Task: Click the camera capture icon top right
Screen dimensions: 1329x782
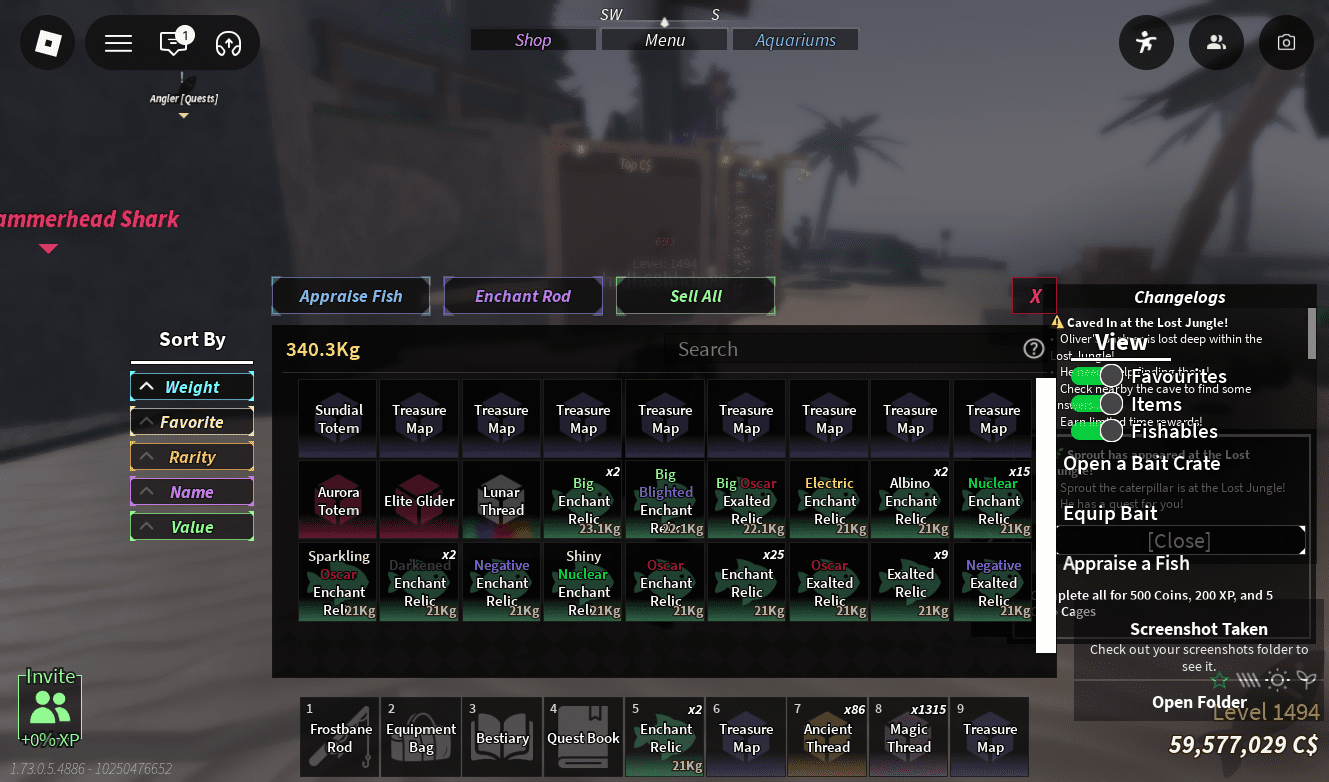Action: pyautogui.click(x=1286, y=43)
